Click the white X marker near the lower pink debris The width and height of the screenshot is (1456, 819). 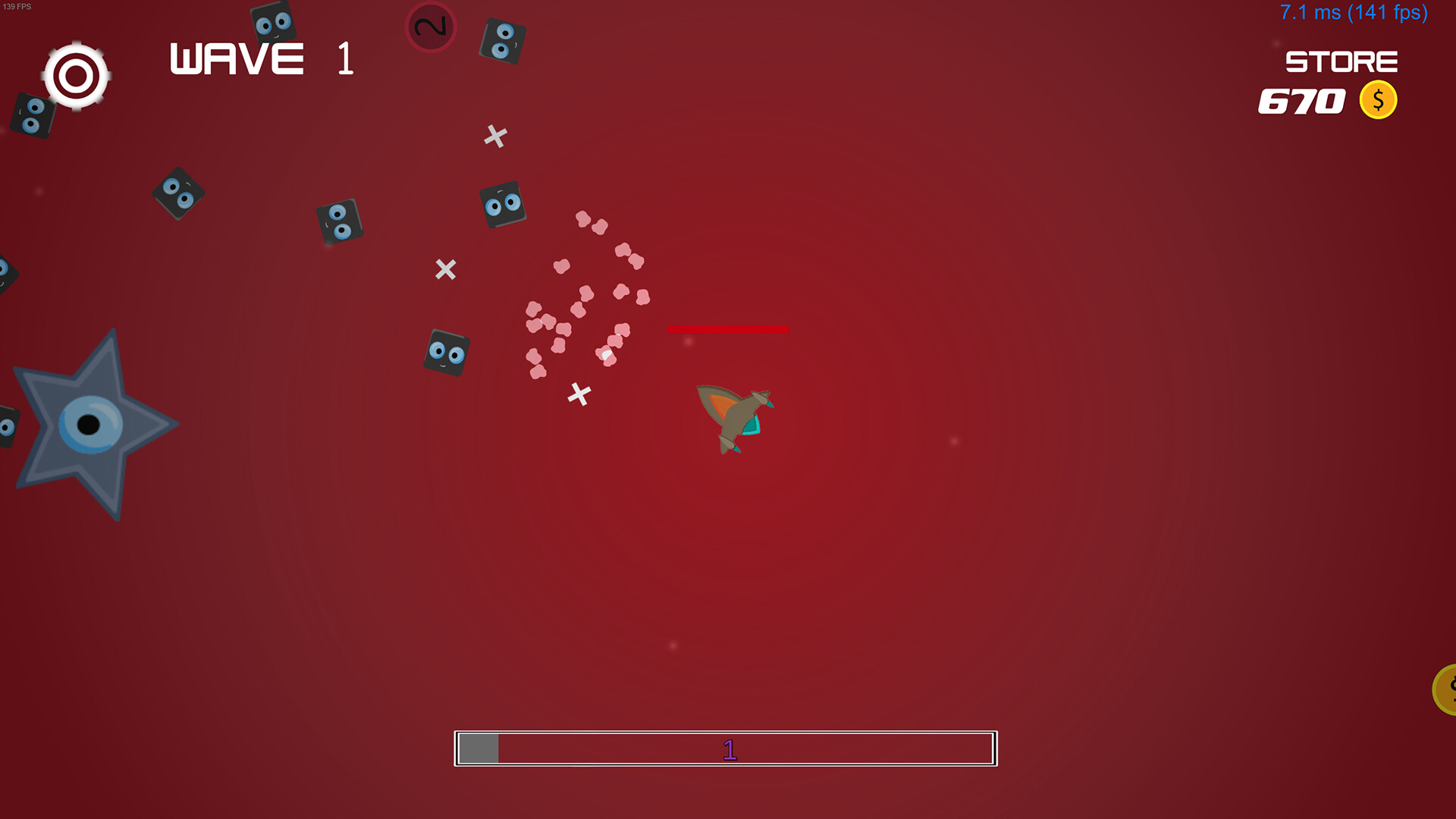point(579,393)
